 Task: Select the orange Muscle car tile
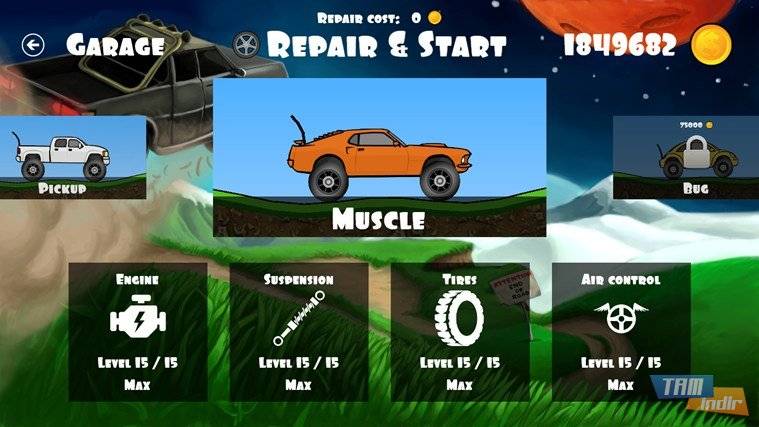point(380,157)
